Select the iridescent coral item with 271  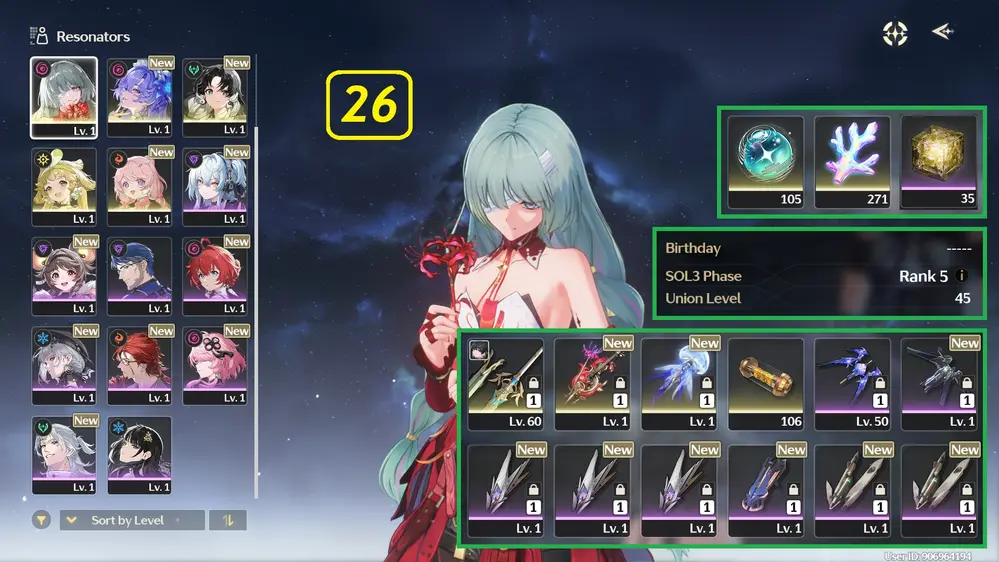pyautogui.click(x=852, y=162)
